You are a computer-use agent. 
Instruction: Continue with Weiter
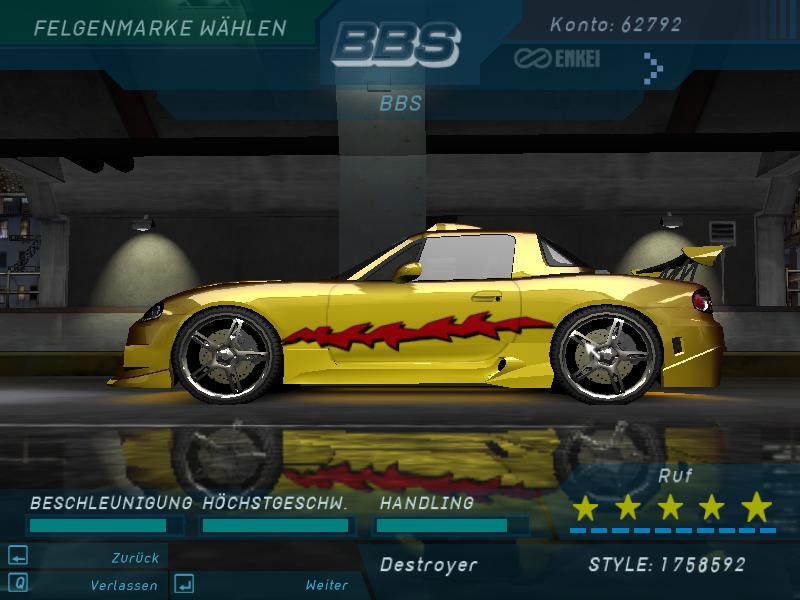(x=326, y=585)
